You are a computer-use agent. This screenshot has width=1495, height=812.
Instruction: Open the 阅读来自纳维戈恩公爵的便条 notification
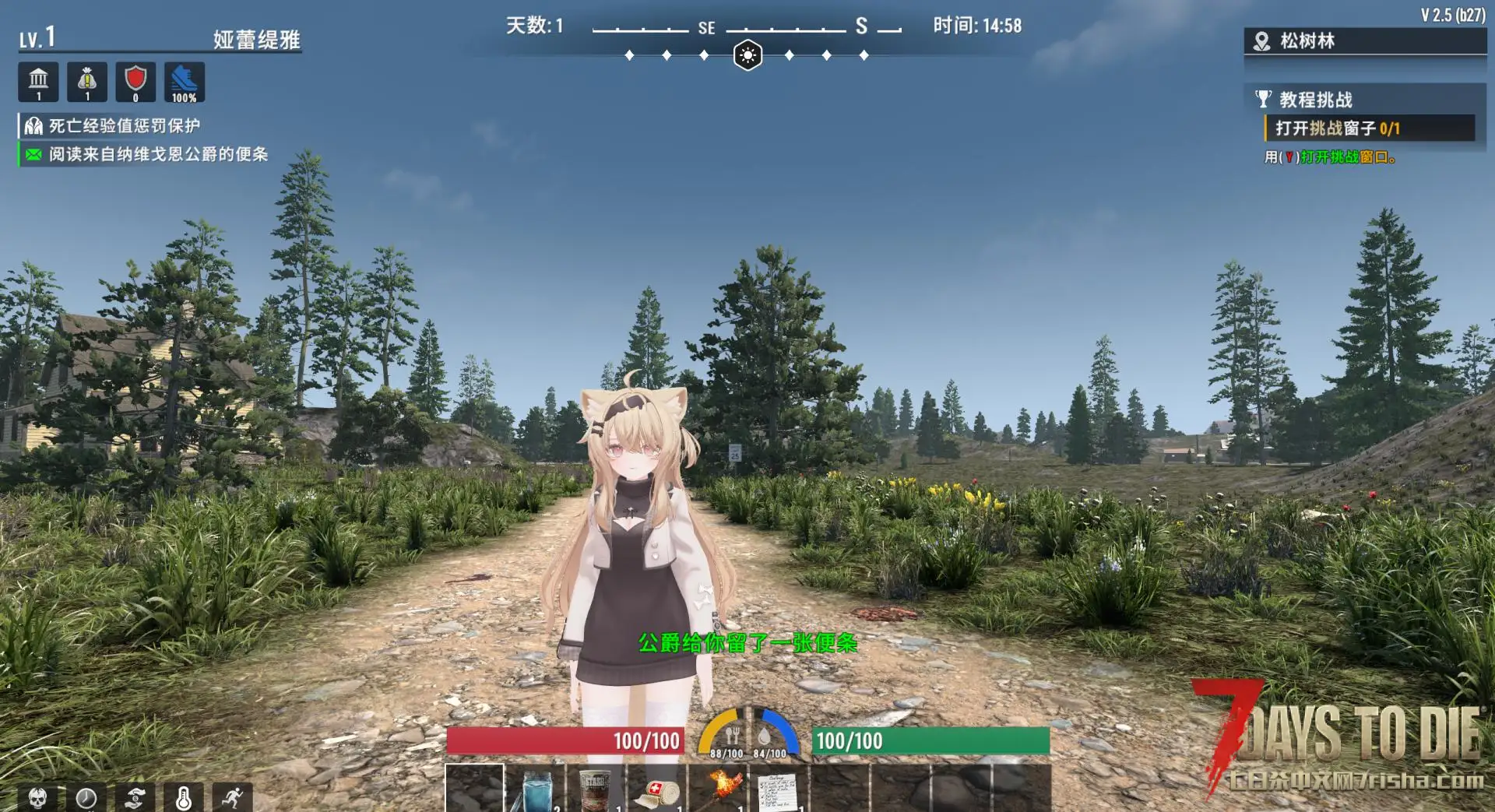[158, 154]
